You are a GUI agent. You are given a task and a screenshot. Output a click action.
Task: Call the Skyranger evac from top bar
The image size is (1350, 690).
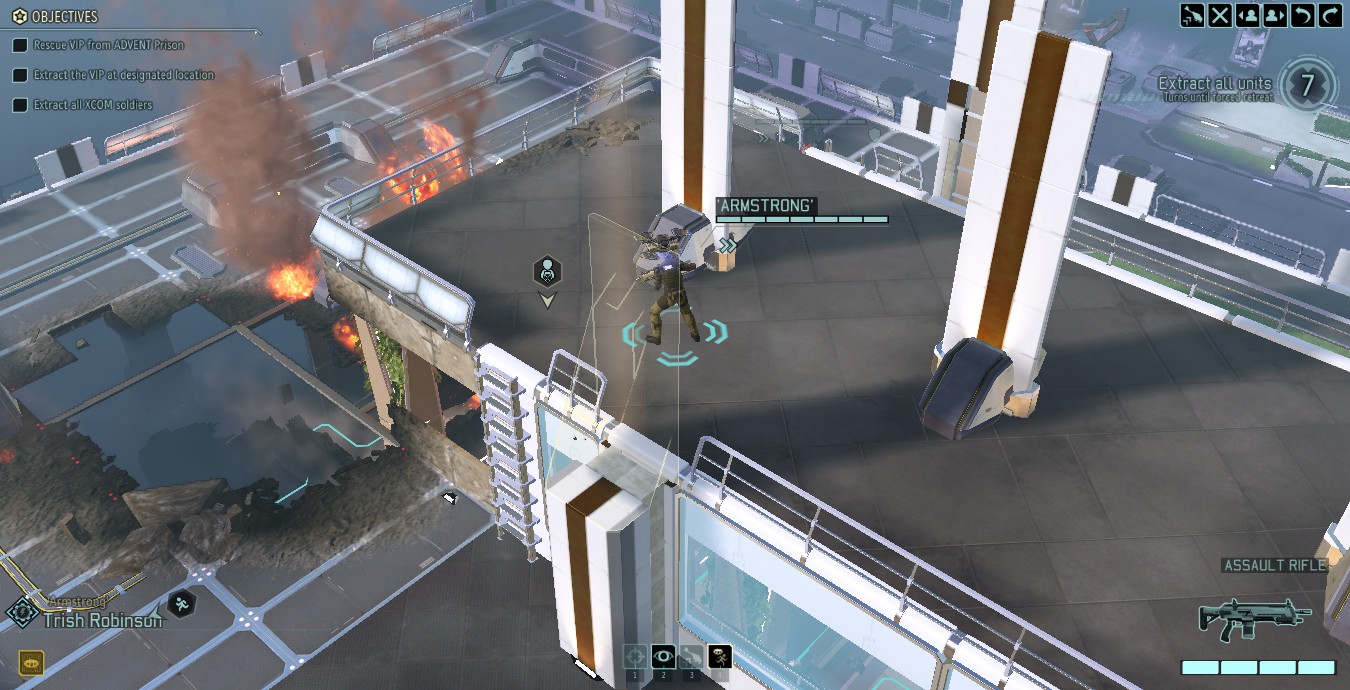point(1192,15)
